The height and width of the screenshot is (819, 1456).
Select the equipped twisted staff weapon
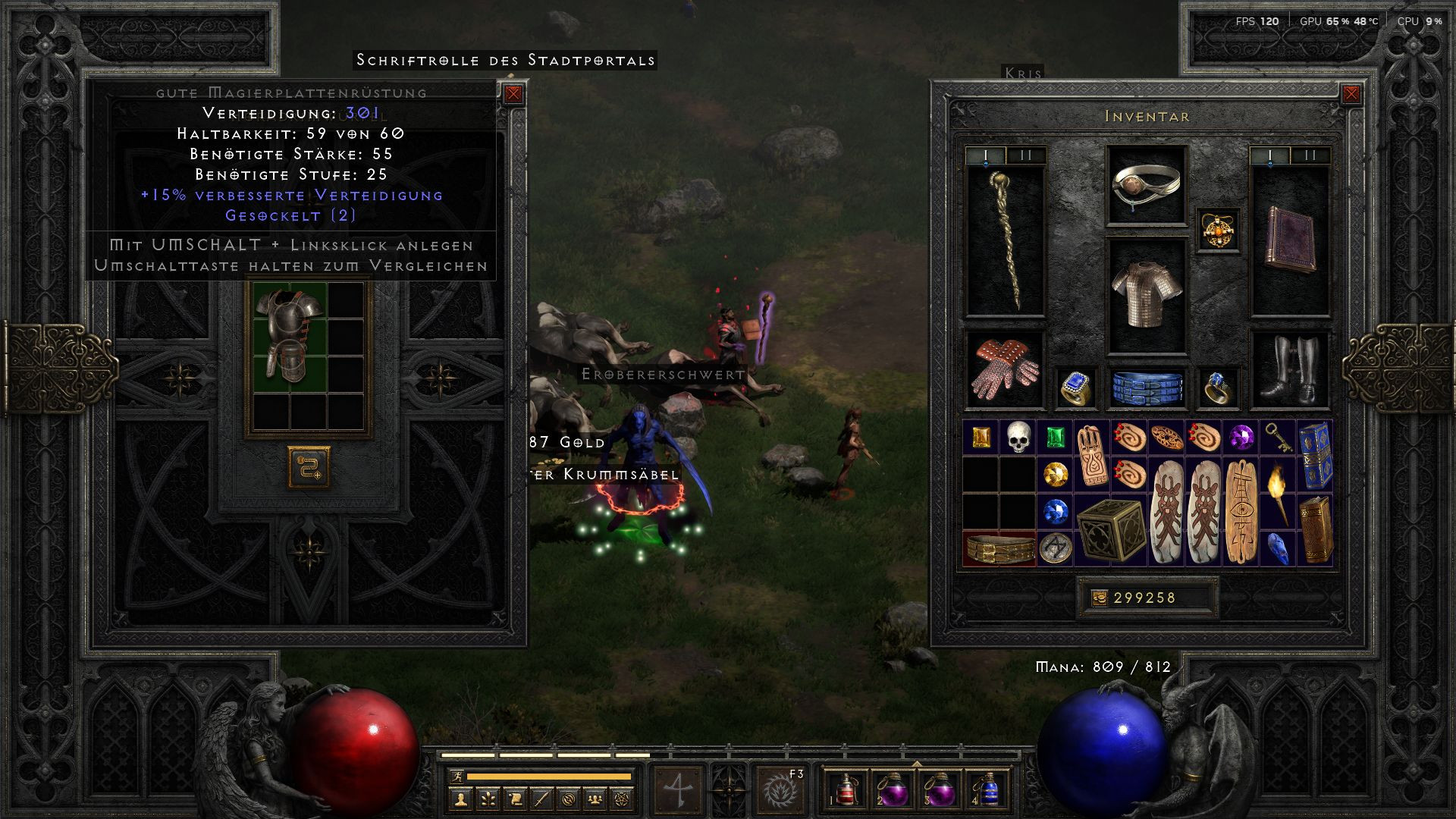pos(1006,240)
